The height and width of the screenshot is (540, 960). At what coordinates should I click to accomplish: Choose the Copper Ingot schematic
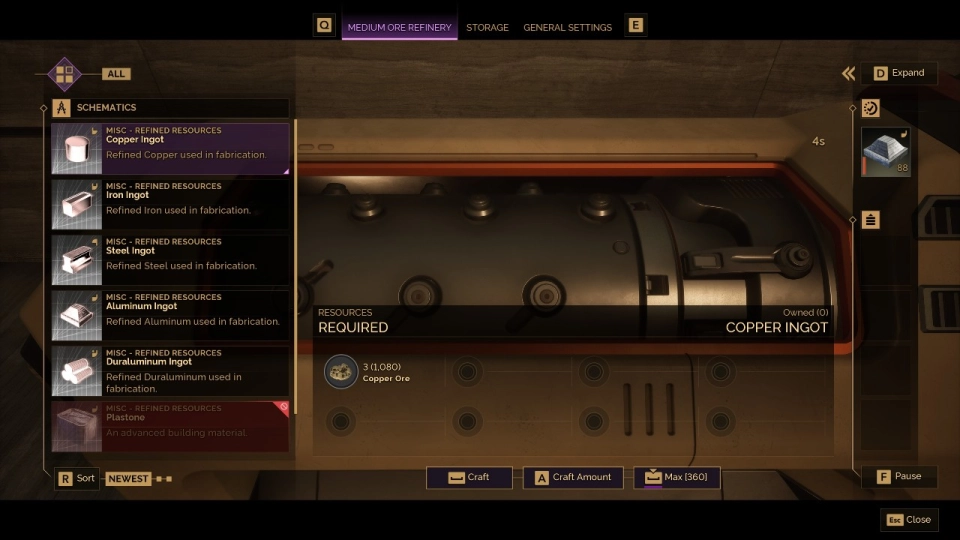(x=170, y=147)
